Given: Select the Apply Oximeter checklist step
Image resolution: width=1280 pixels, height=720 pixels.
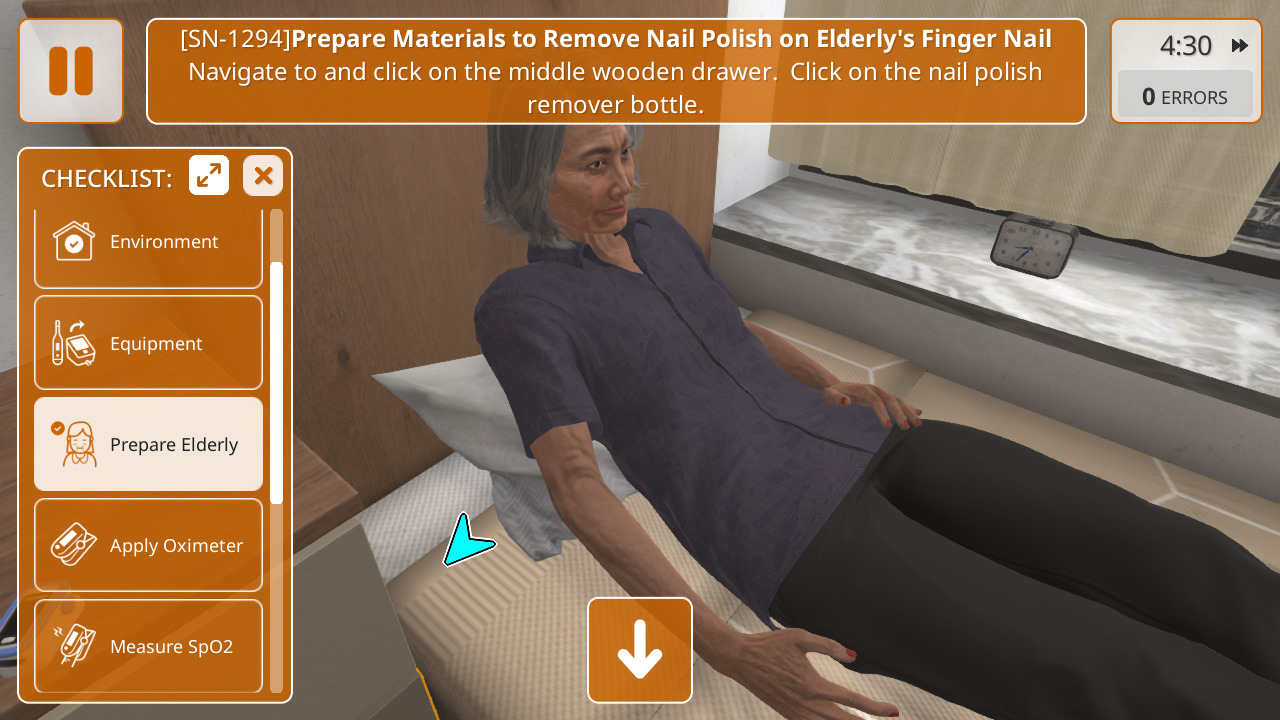Looking at the screenshot, I should click(148, 545).
